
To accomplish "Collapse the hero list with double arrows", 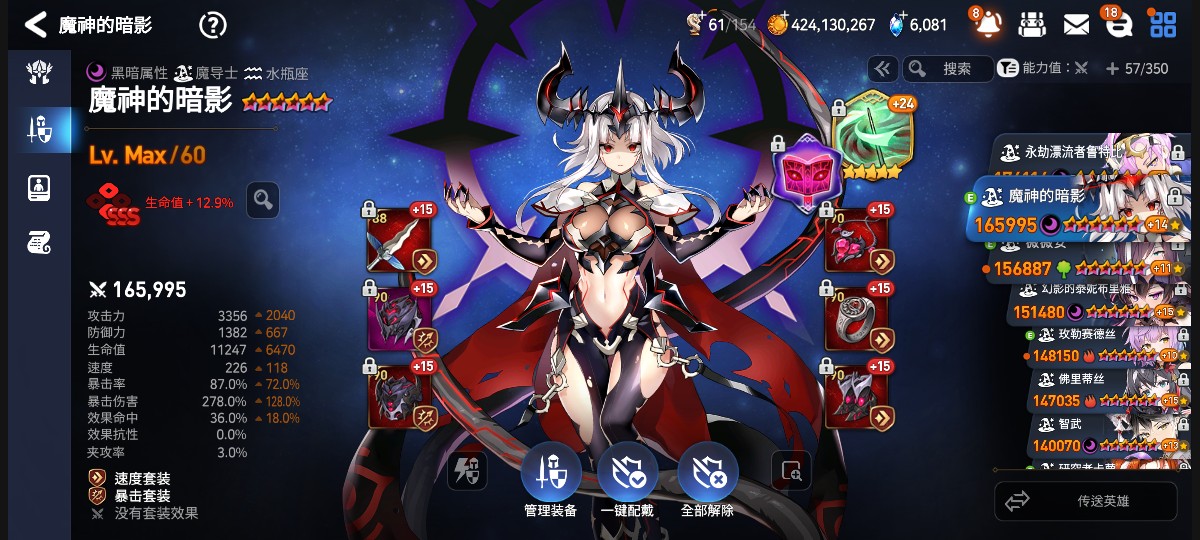I will (x=882, y=68).
